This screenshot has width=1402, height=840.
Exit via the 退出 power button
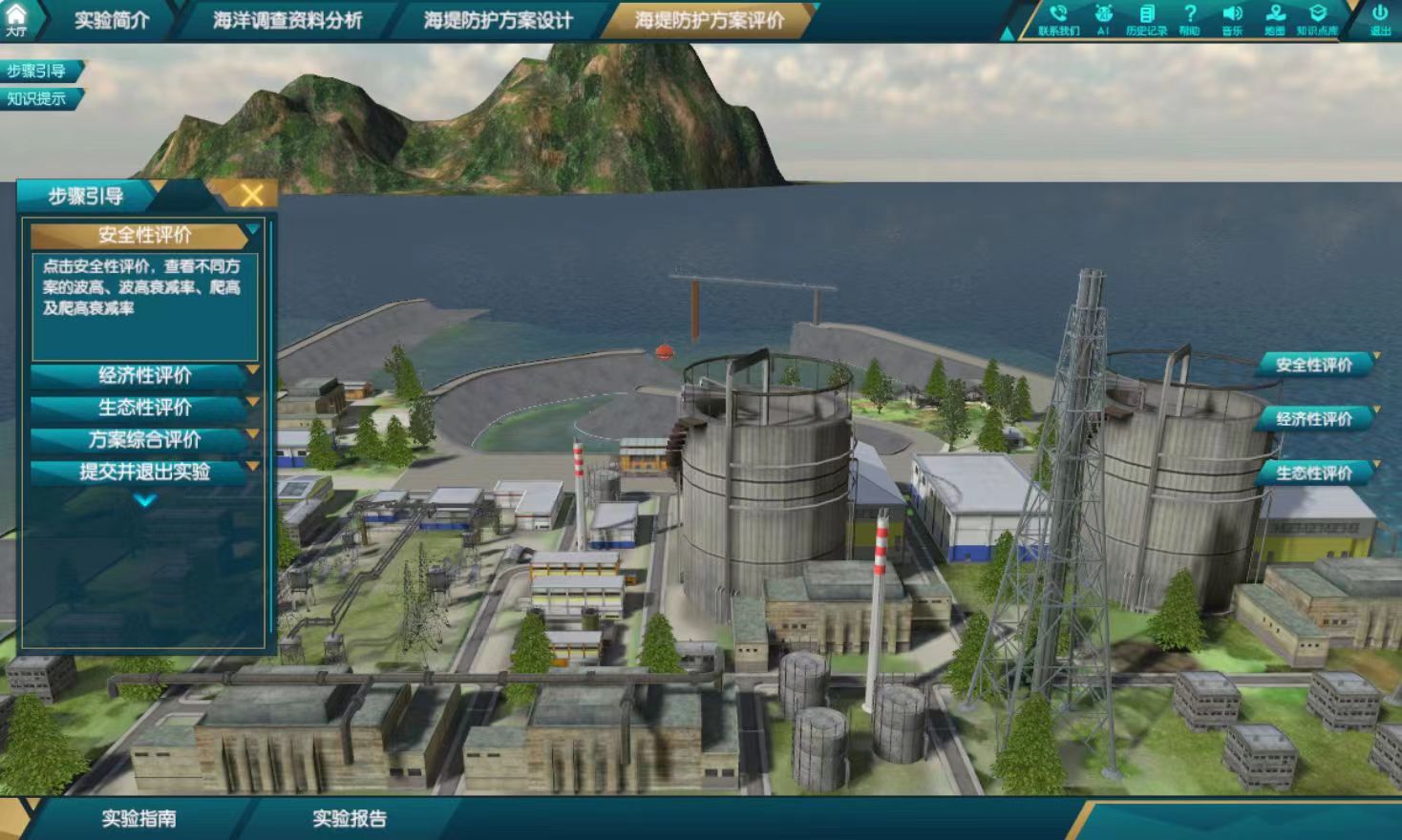pyautogui.click(x=1380, y=18)
